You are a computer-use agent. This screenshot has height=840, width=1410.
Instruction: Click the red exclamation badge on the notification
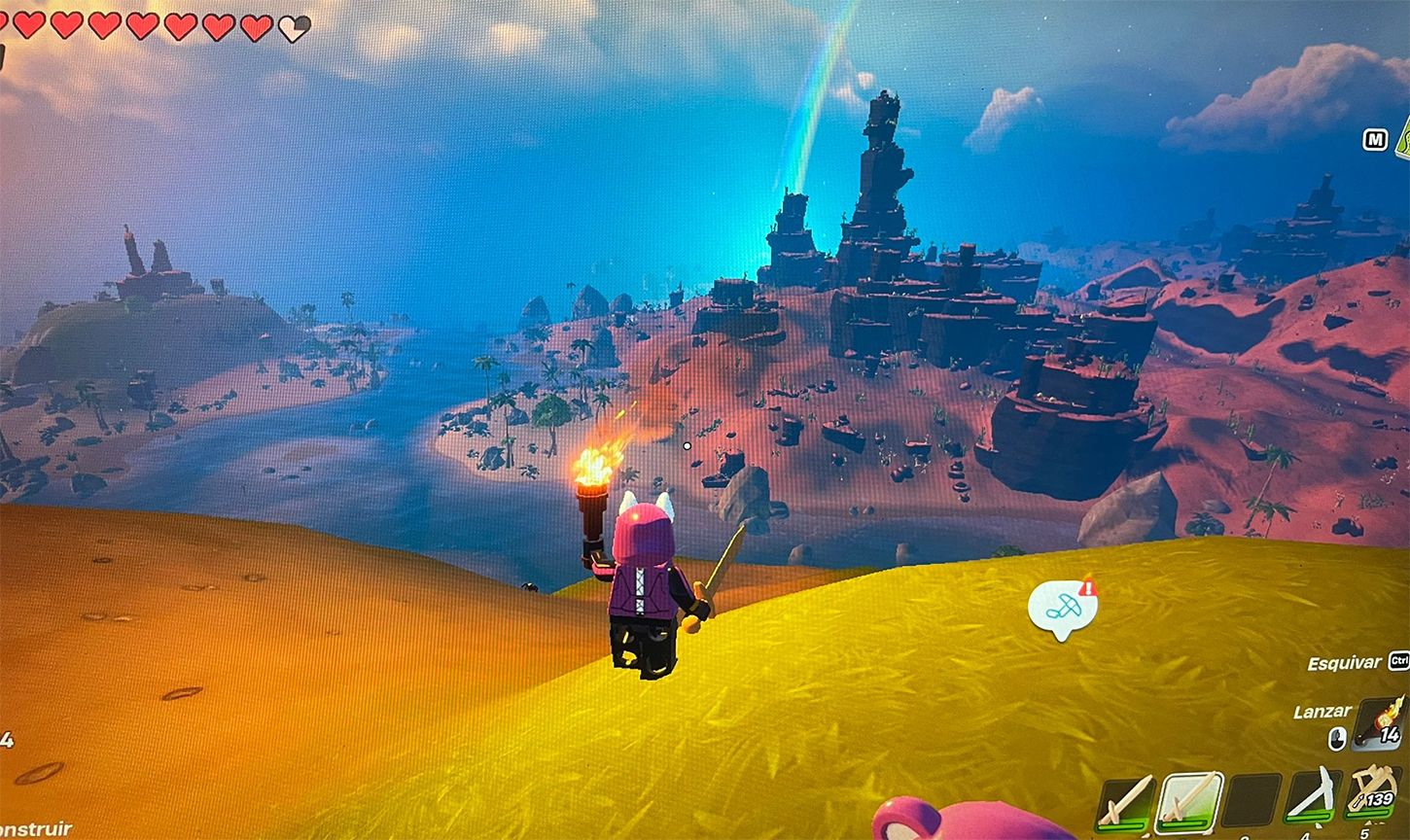pyautogui.click(x=1088, y=585)
